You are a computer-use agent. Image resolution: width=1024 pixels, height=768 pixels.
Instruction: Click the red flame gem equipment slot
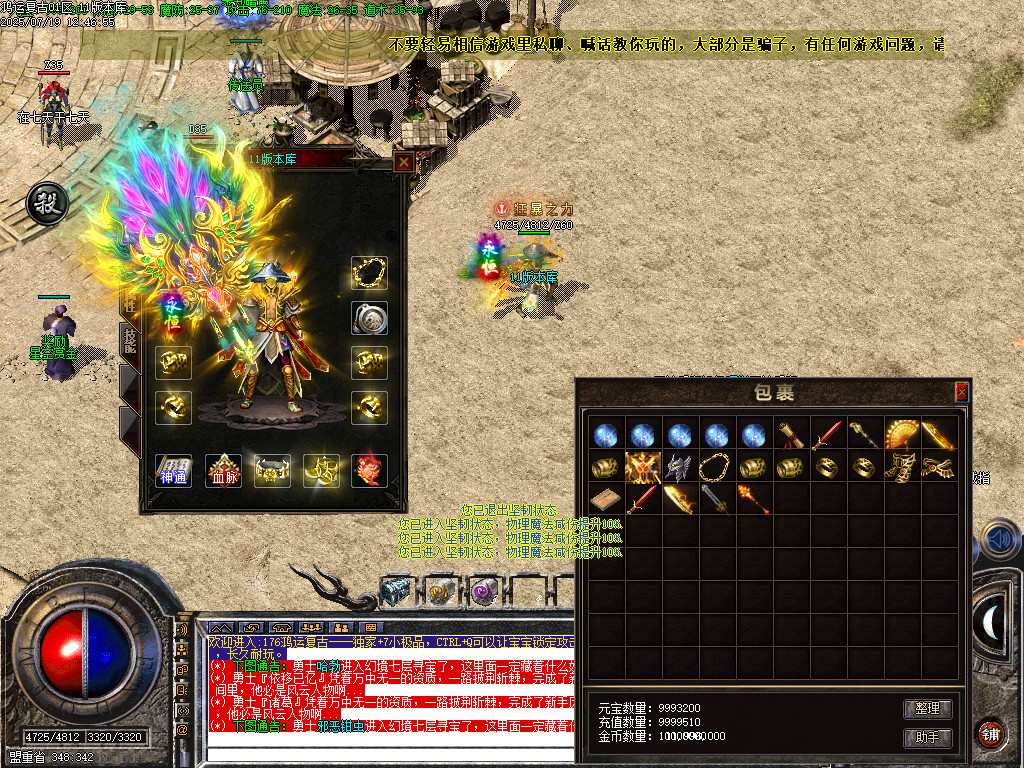tap(369, 469)
